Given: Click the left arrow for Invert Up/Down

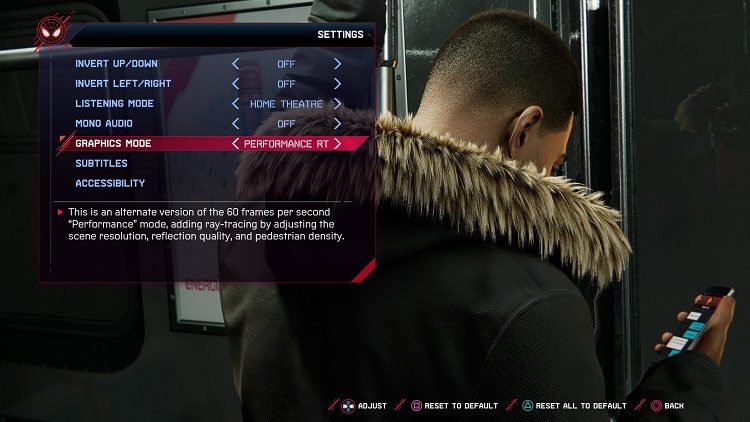Looking at the screenshot, I should pos(236,64).
